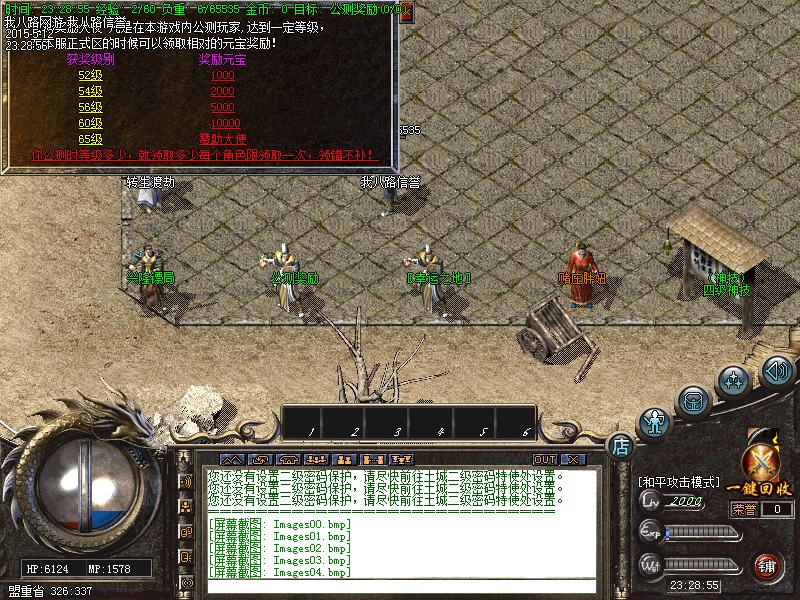Open the red 铺 stall button

pos(768,566)
